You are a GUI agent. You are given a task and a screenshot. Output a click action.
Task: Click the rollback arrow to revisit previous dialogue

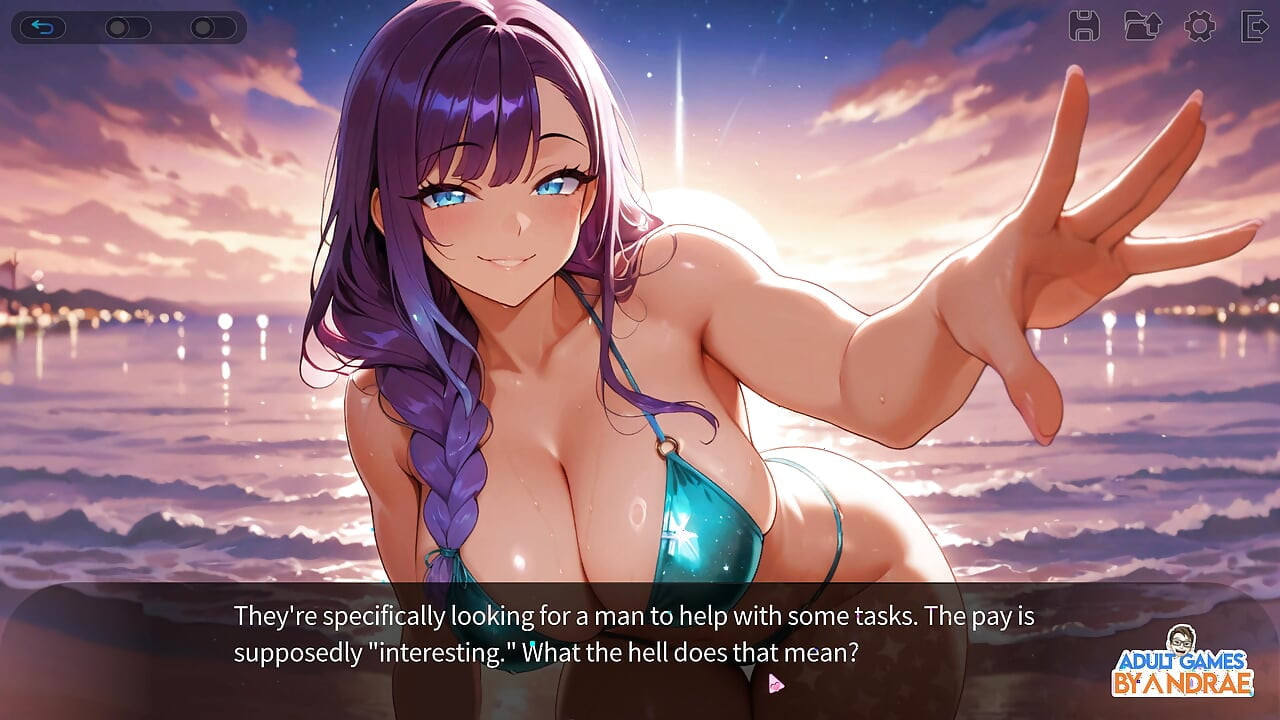(42, 27)
